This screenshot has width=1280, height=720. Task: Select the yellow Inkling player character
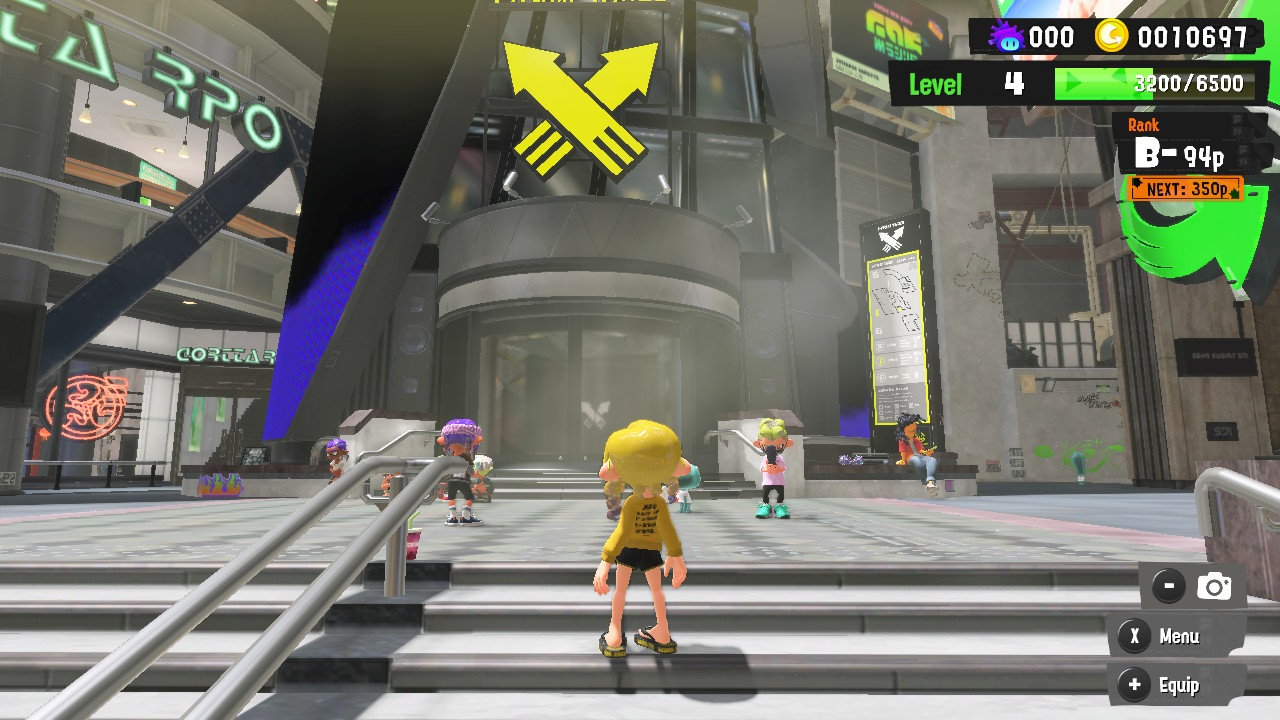(x=640, y=520)
